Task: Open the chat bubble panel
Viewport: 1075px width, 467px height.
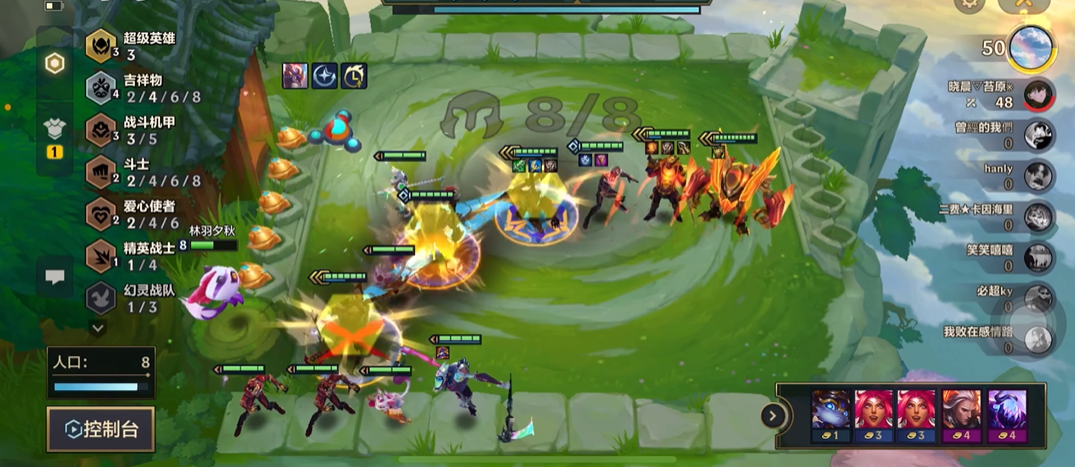Action: pyautogui.click(x=55, y=279)
